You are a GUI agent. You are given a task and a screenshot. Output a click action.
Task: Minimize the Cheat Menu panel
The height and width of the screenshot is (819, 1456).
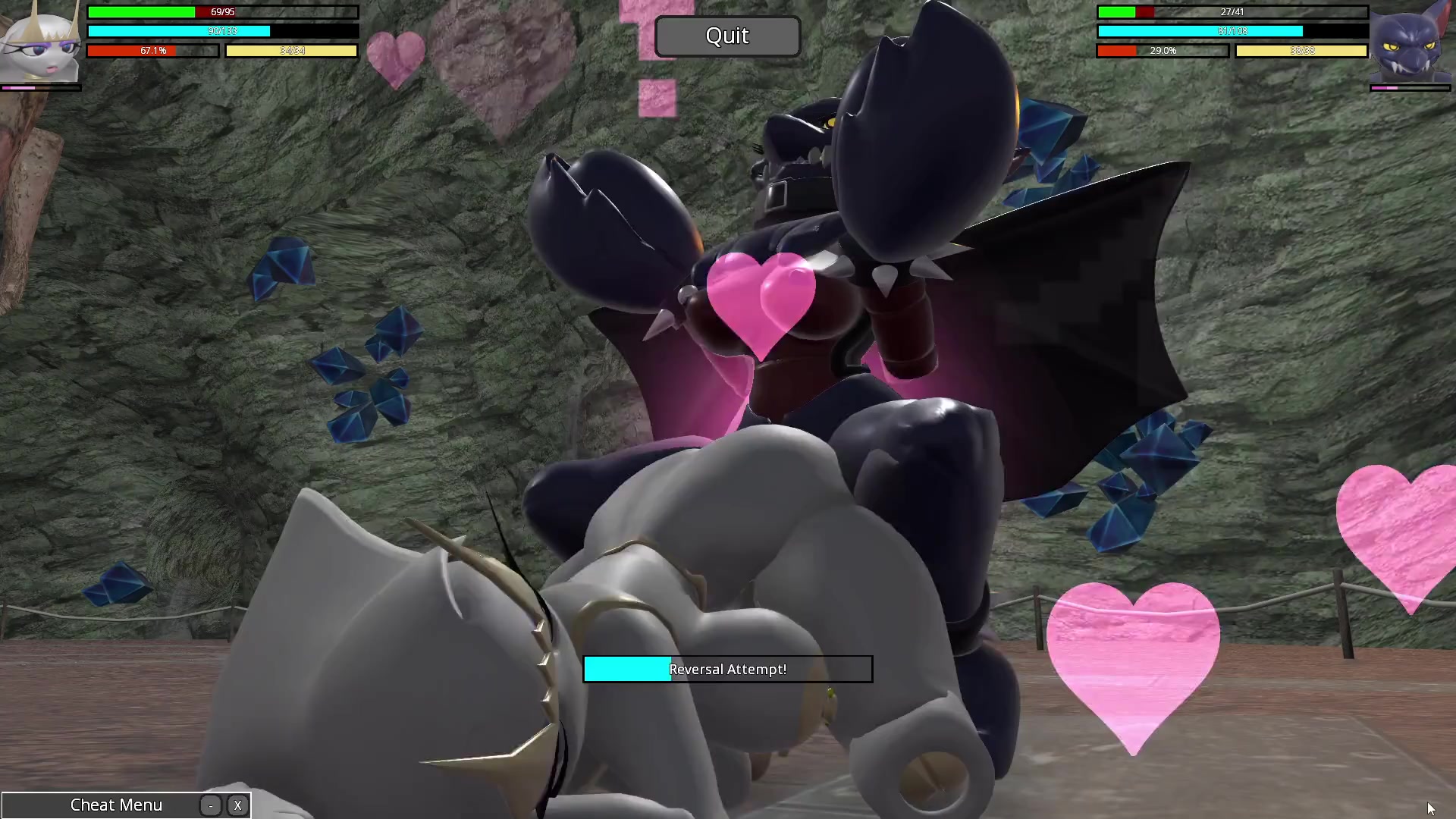pos(211,805)
